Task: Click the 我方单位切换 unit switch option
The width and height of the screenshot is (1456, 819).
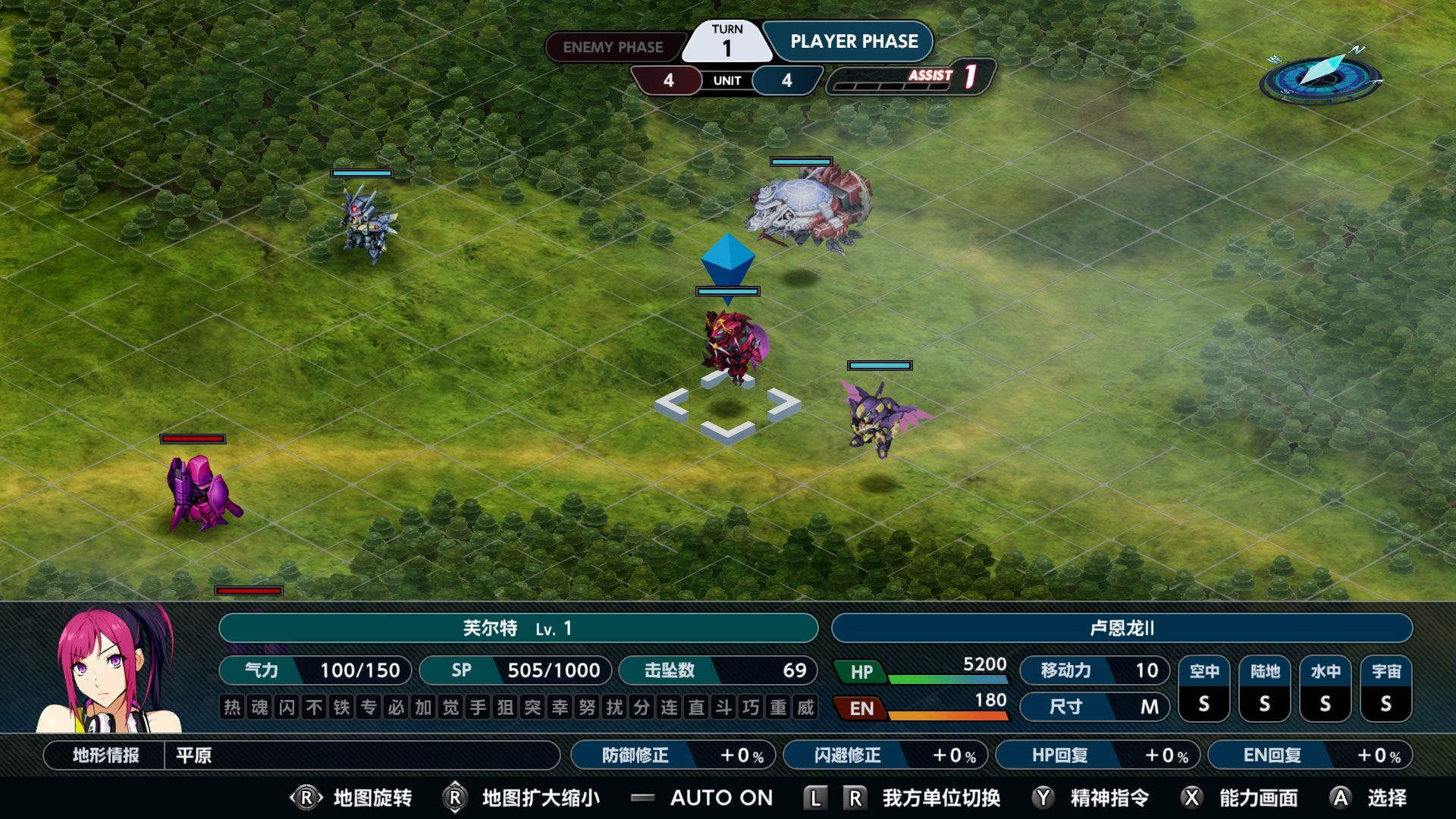Action: pyautogui.click(x=940, y=798)
